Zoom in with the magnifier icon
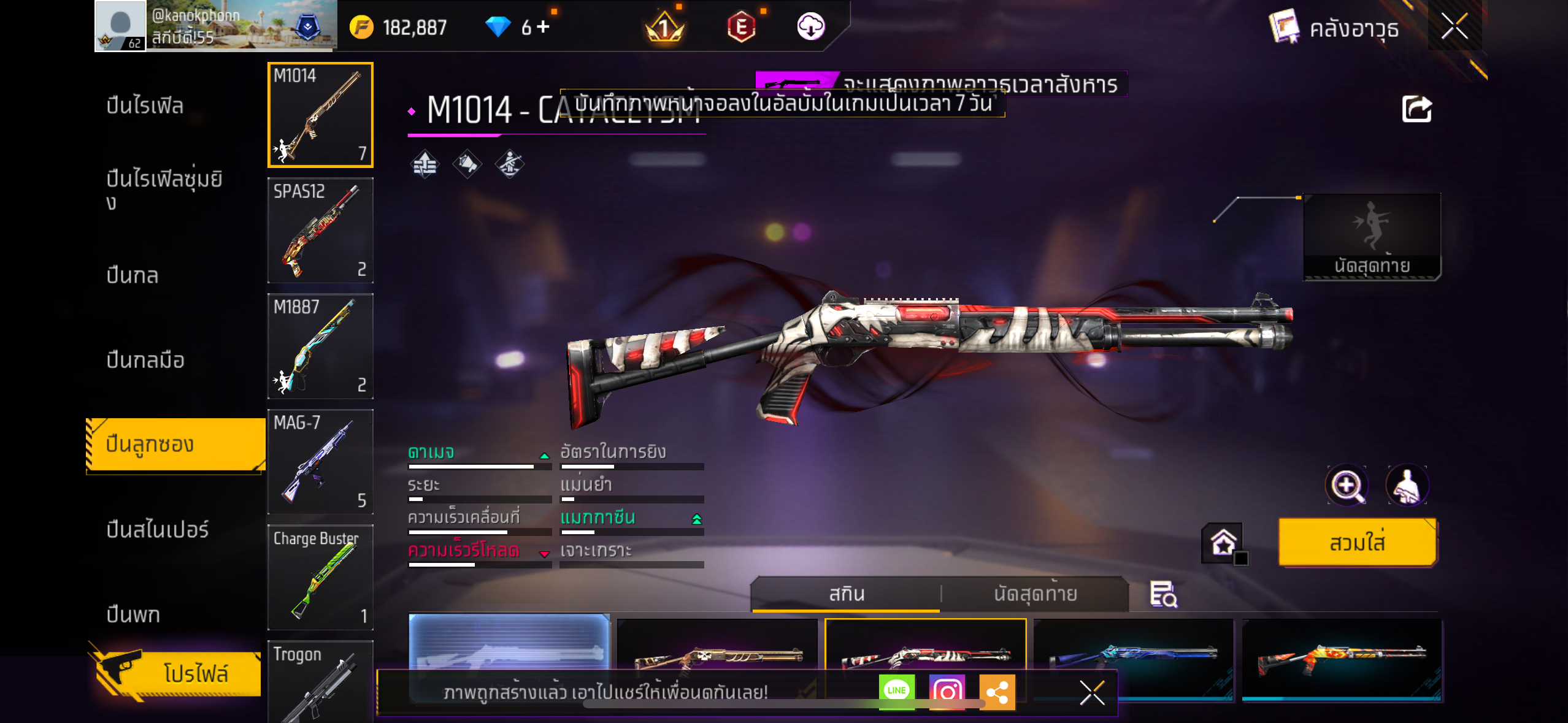The width and height of the screenshot is (1568, 723). coord(1346,486)
